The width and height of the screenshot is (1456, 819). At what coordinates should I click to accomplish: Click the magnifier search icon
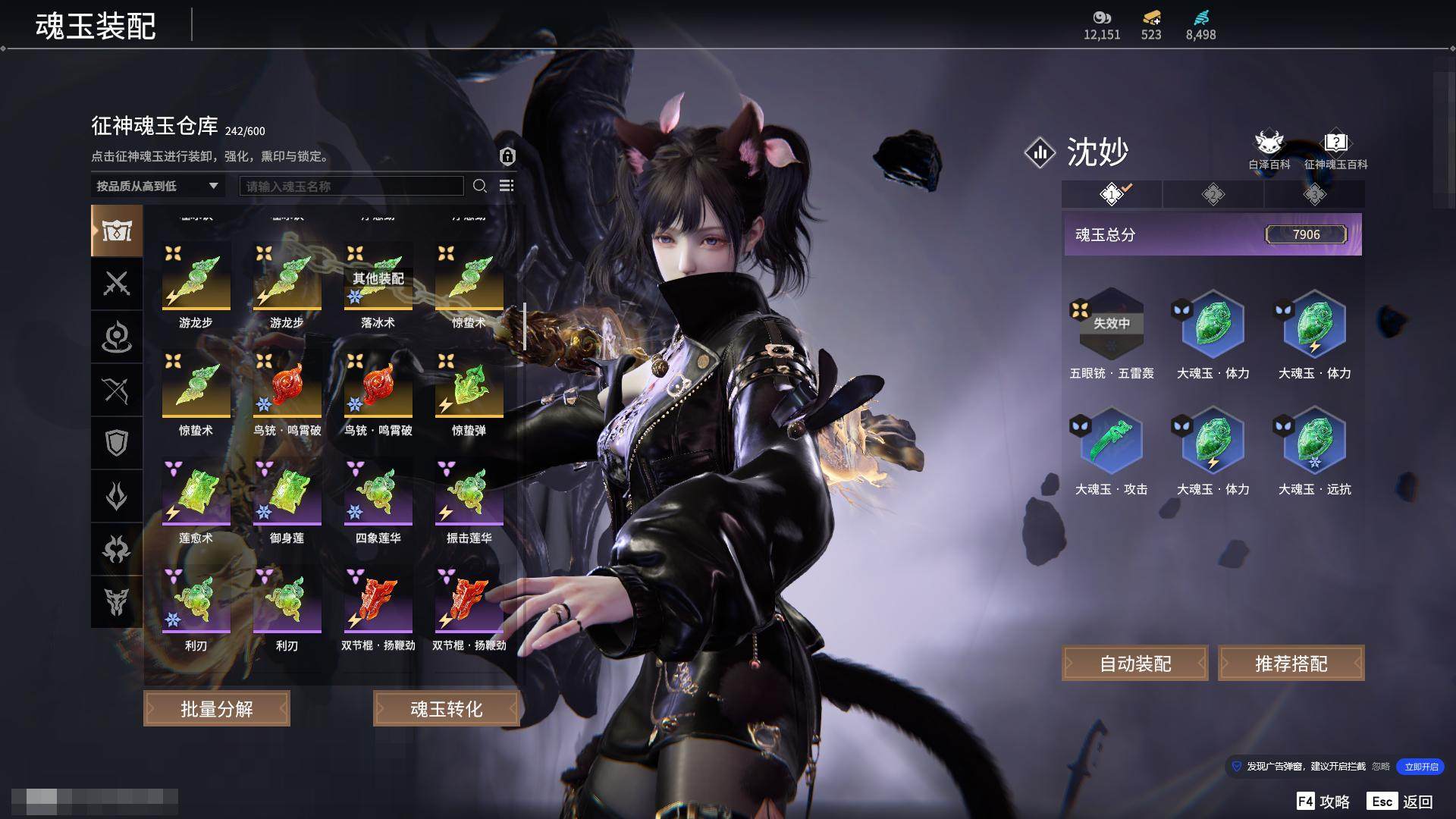(480, 186)
